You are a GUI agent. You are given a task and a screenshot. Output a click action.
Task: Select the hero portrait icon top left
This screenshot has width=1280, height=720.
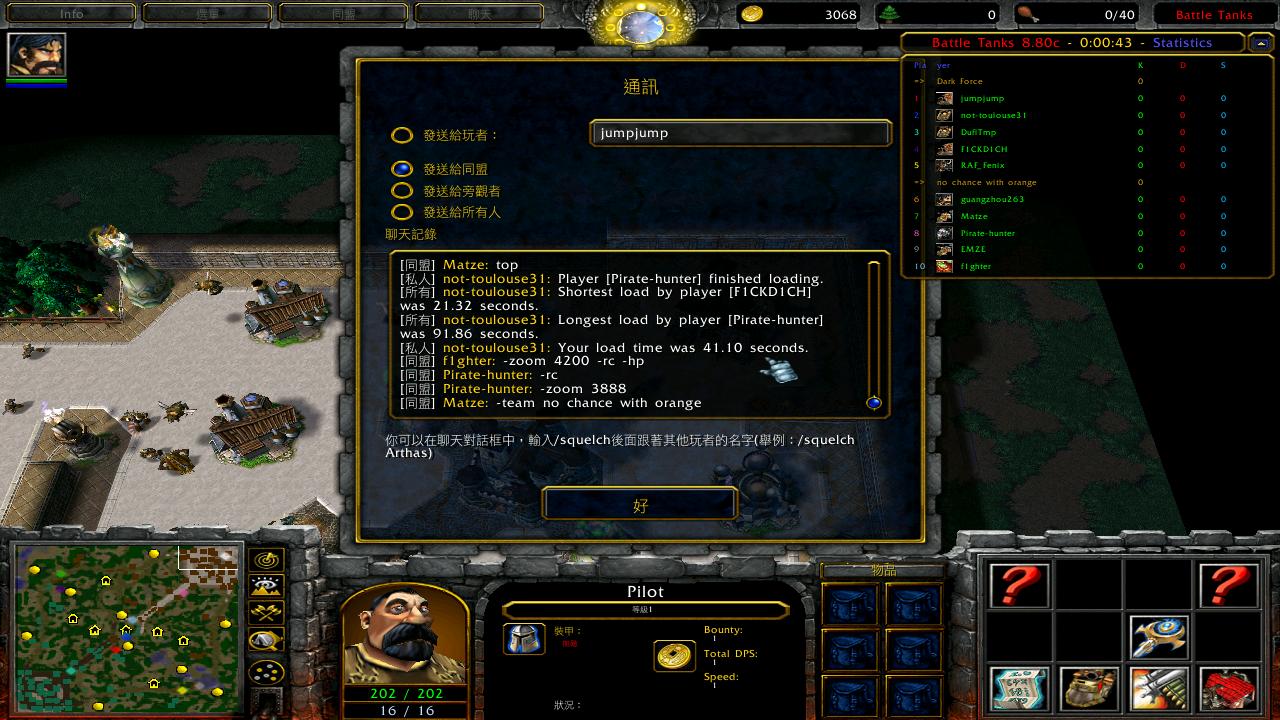point(37,54)
